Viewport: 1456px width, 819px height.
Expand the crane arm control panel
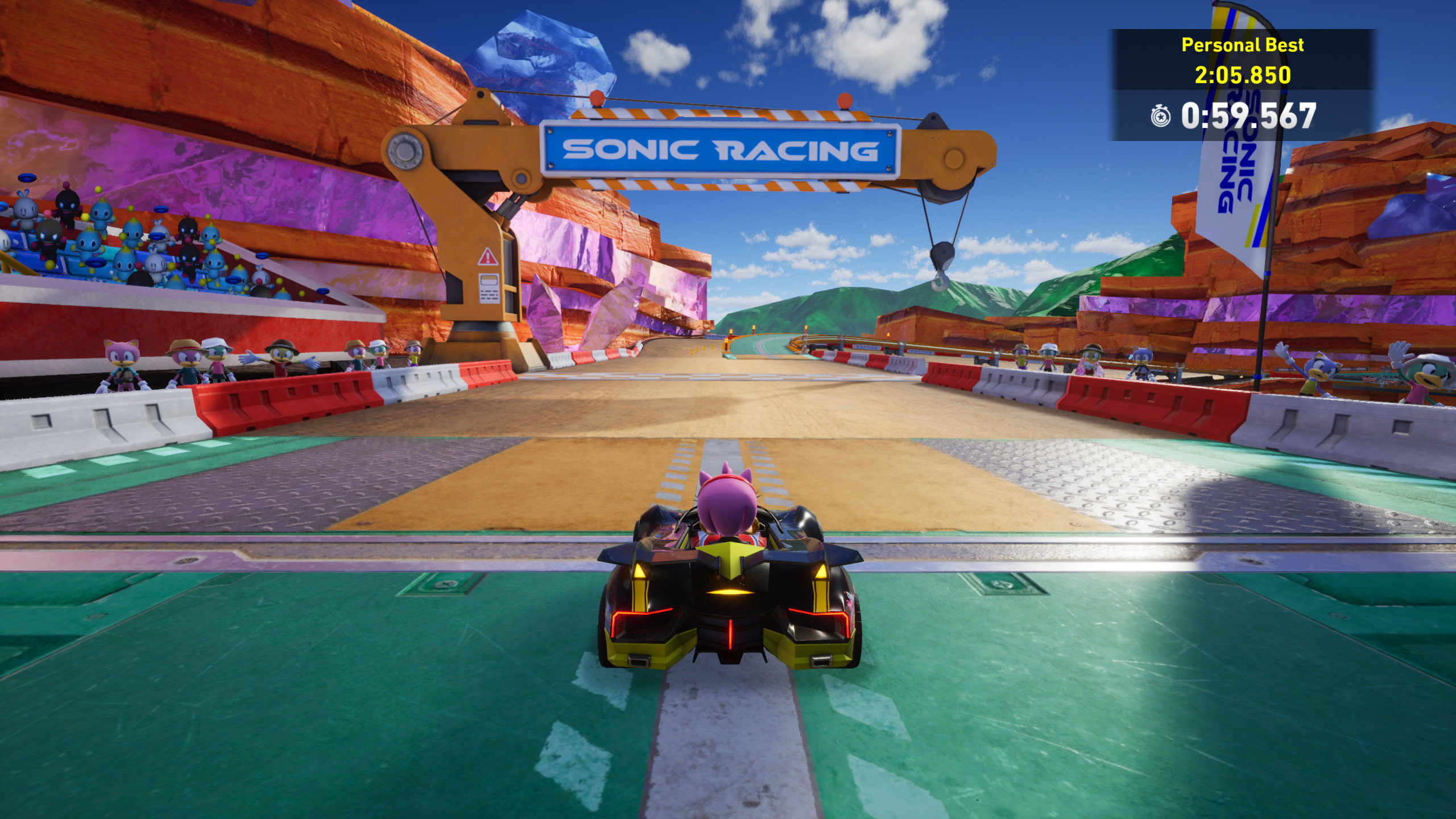tap(489, 288)
